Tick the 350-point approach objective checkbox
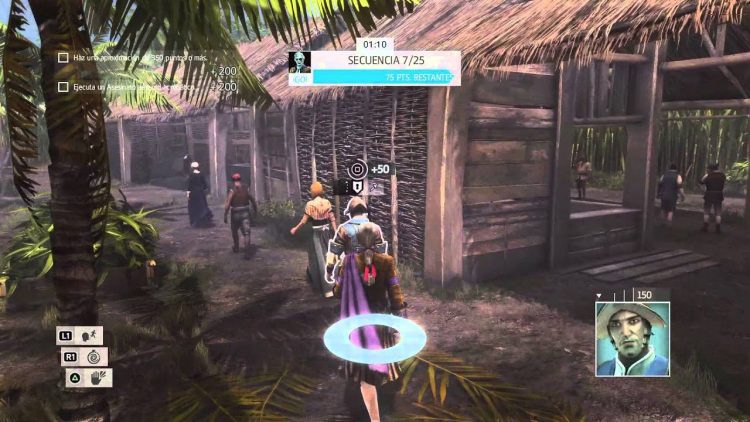This screenshot has width=750, height=422. point(63,57)
